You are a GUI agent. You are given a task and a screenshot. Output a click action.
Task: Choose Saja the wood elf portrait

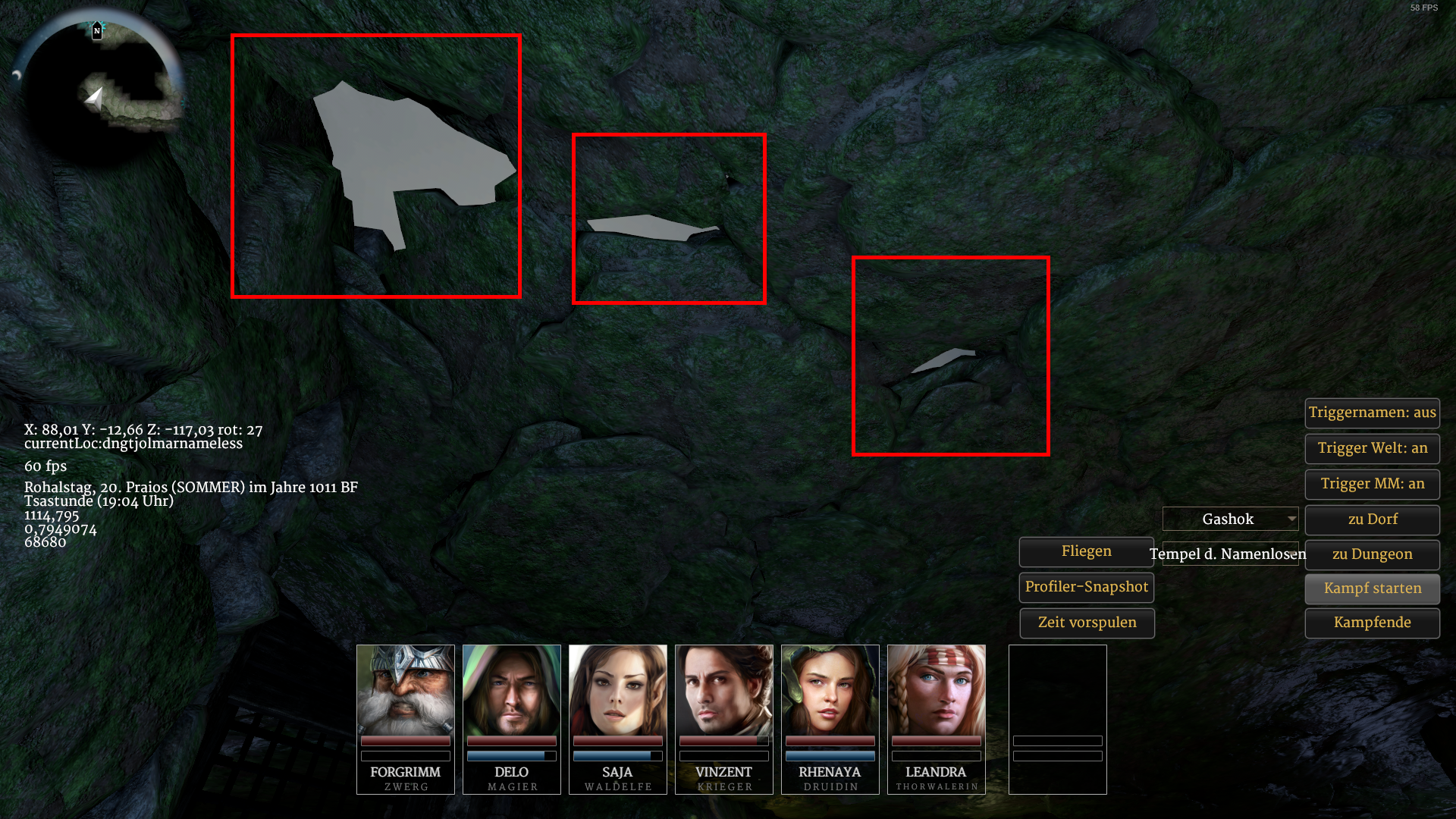click(x=618, y=690)
